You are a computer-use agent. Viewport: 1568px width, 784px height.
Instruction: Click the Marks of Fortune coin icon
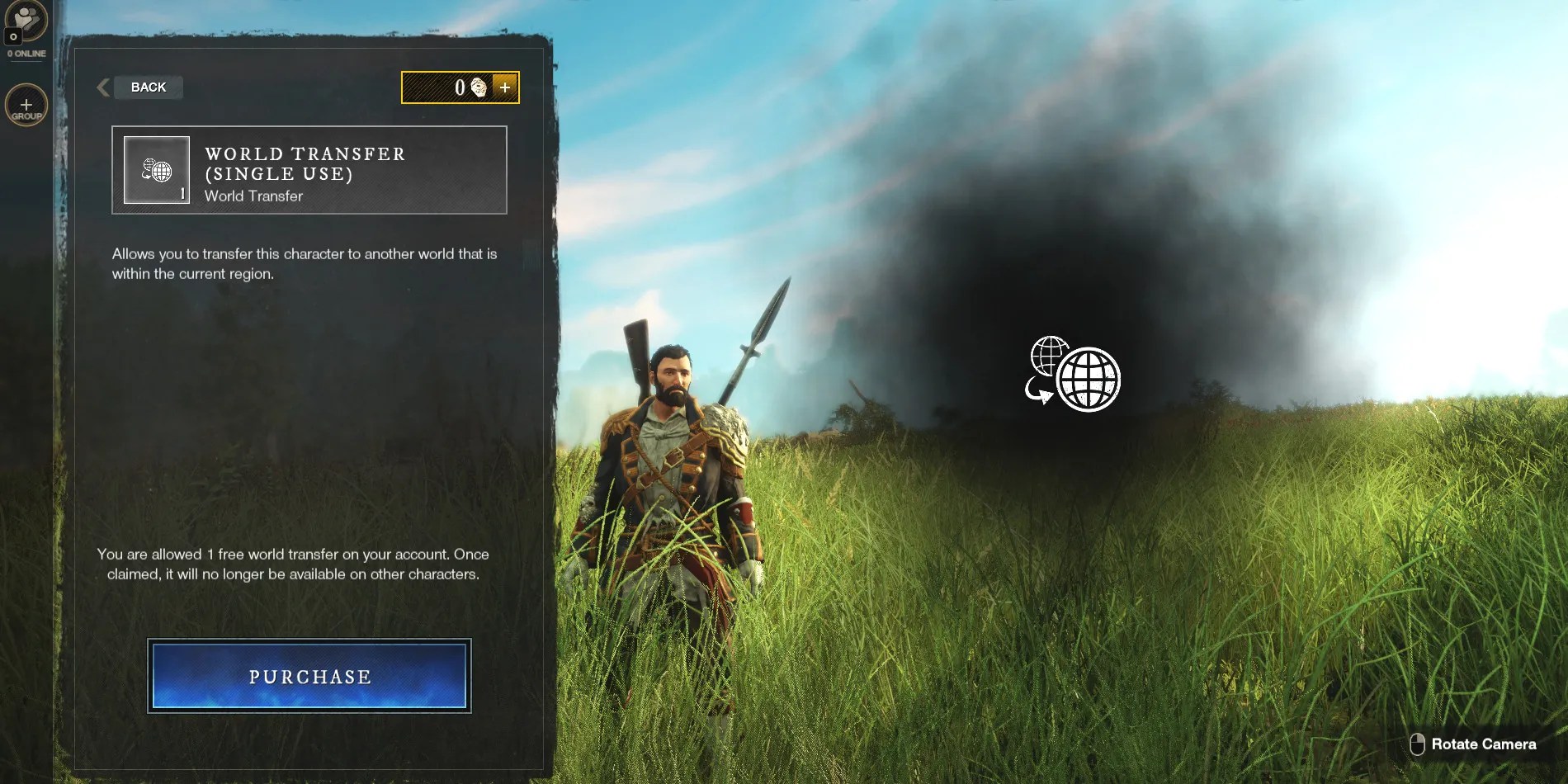[477, 87]
